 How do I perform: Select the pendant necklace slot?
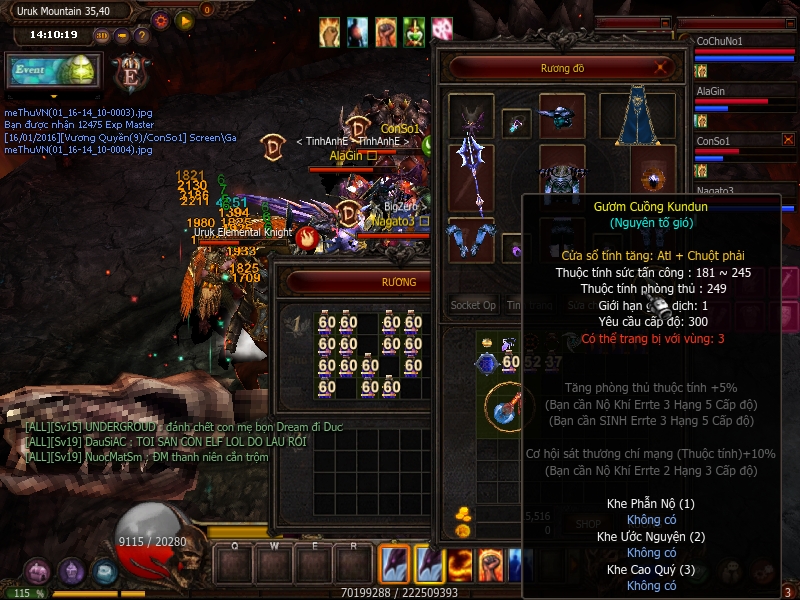(516, 123)
